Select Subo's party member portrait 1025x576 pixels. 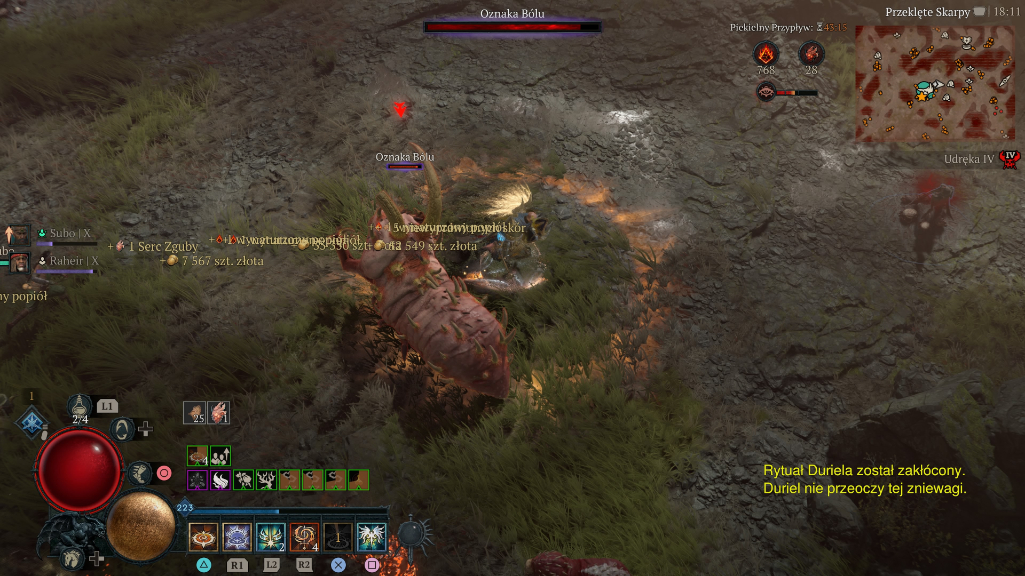[18, 236]
